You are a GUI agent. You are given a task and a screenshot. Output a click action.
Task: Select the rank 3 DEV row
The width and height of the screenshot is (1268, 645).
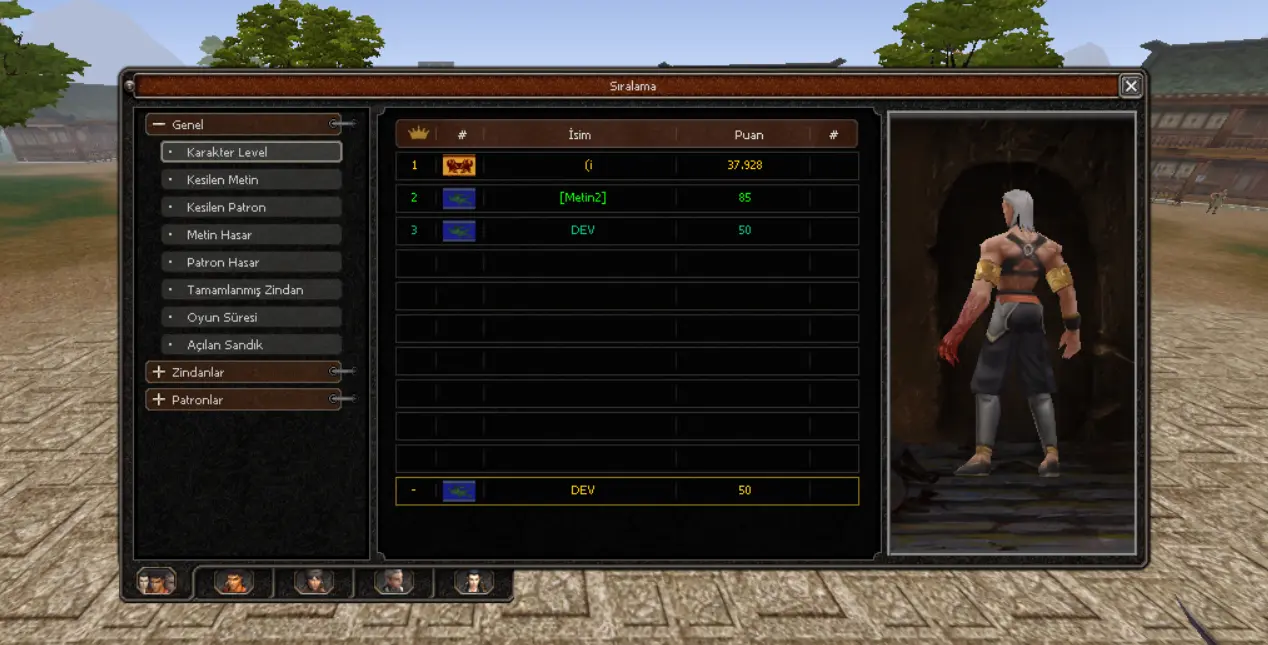pyautogui.click(x=627, y=230)
